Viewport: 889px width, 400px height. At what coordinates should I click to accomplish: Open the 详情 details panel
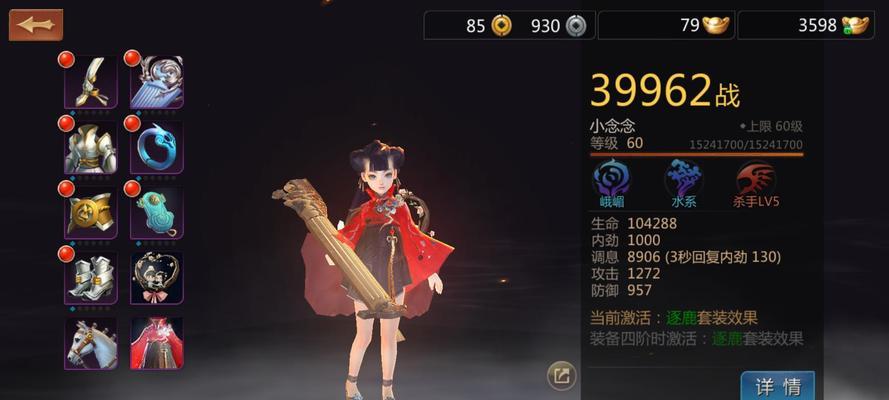pyautogui.click(x=777, y=386)
